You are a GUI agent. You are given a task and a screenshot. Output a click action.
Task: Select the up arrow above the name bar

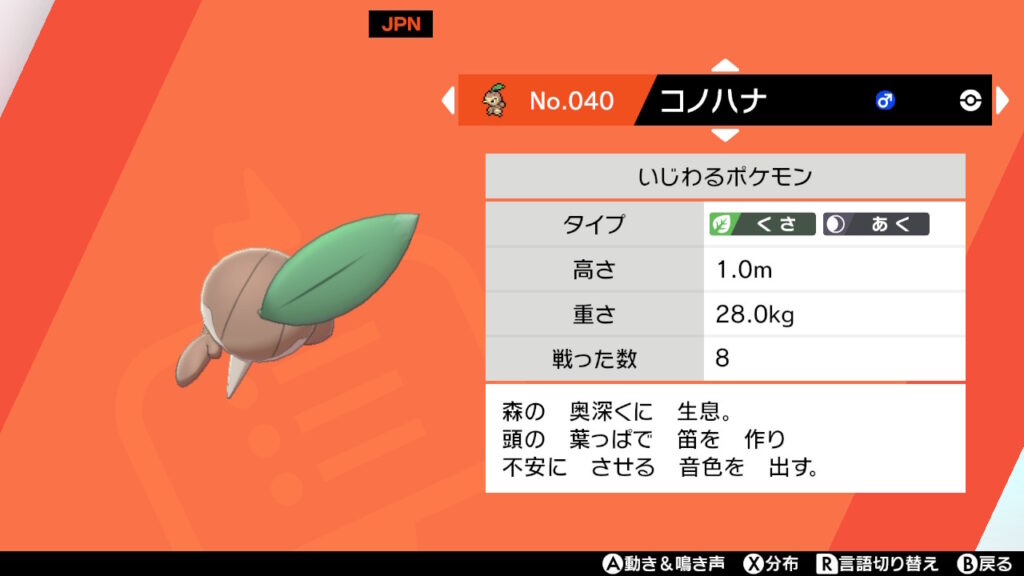[725, 66]
